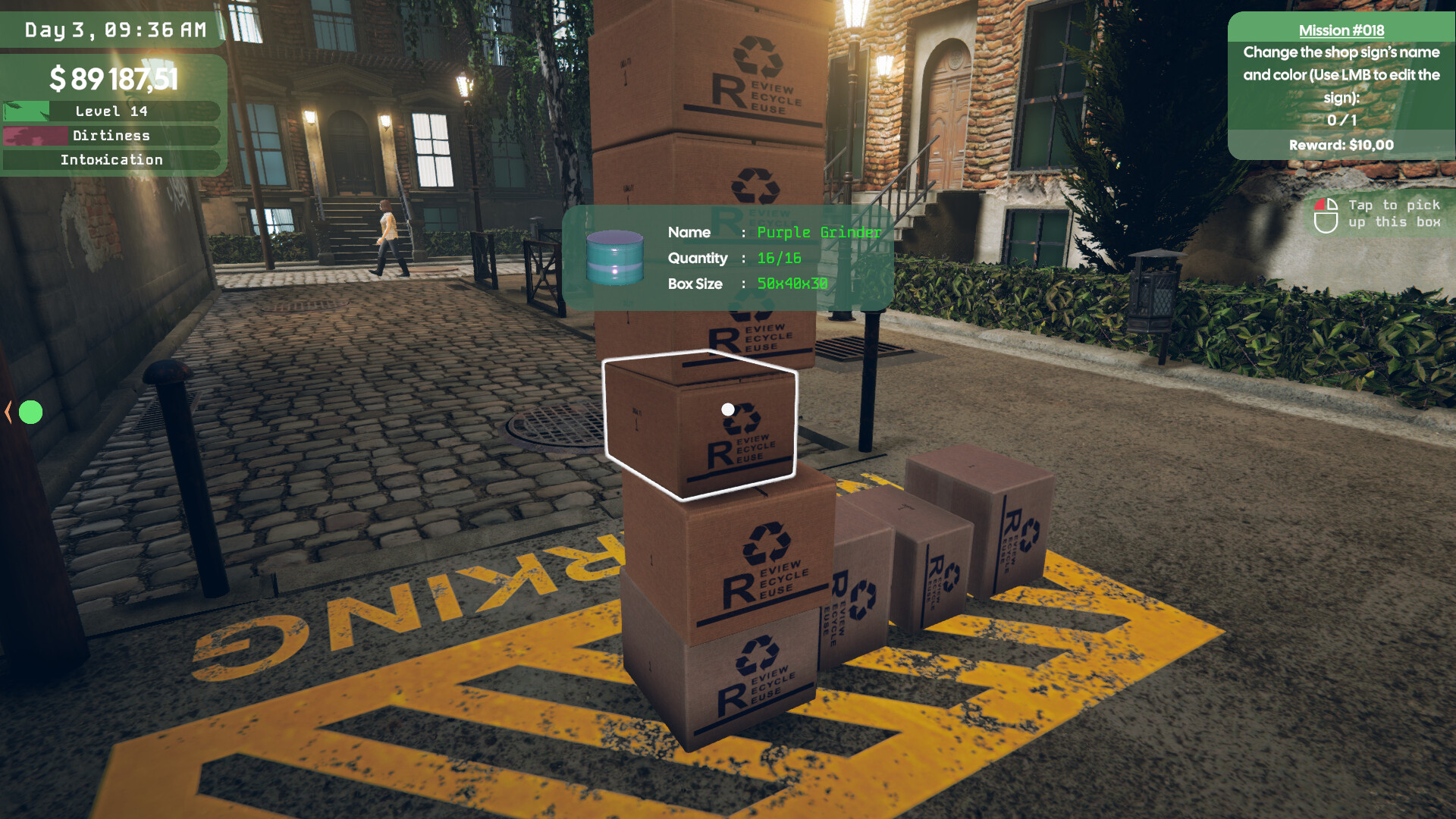The height and width of the screenshot is (819, 1456).
Task: Pick up the outlined Purple Grinder box
Action: point(699,426)
